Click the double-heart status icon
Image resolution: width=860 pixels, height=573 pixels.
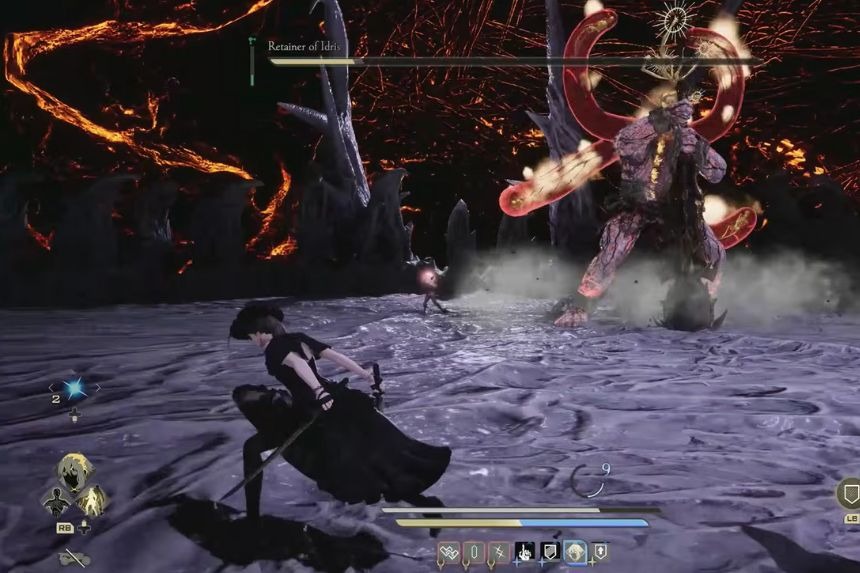click(x=449, y=551)
